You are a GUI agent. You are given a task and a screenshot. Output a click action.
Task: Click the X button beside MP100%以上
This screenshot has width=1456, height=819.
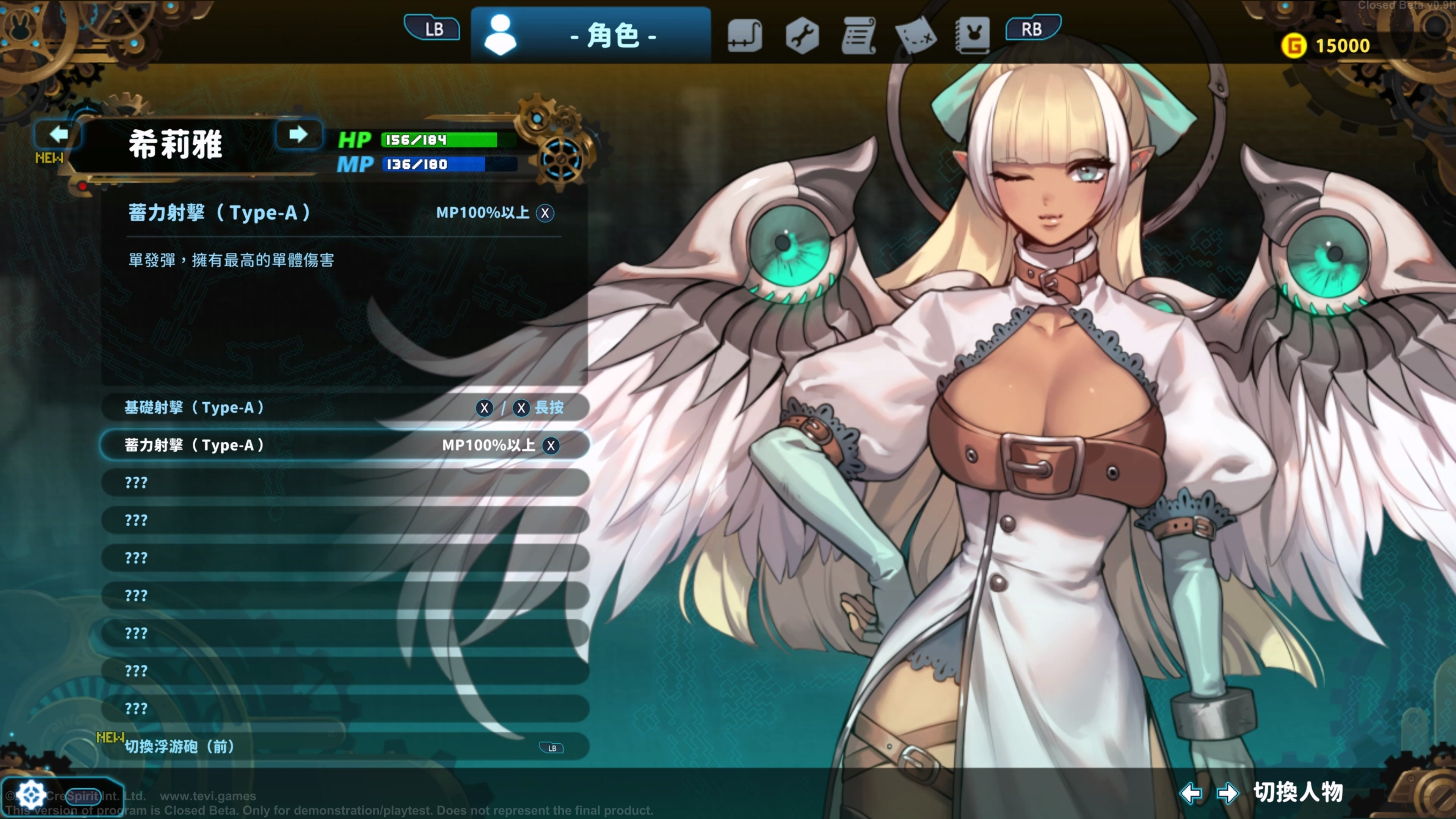(x=544, y=213)
